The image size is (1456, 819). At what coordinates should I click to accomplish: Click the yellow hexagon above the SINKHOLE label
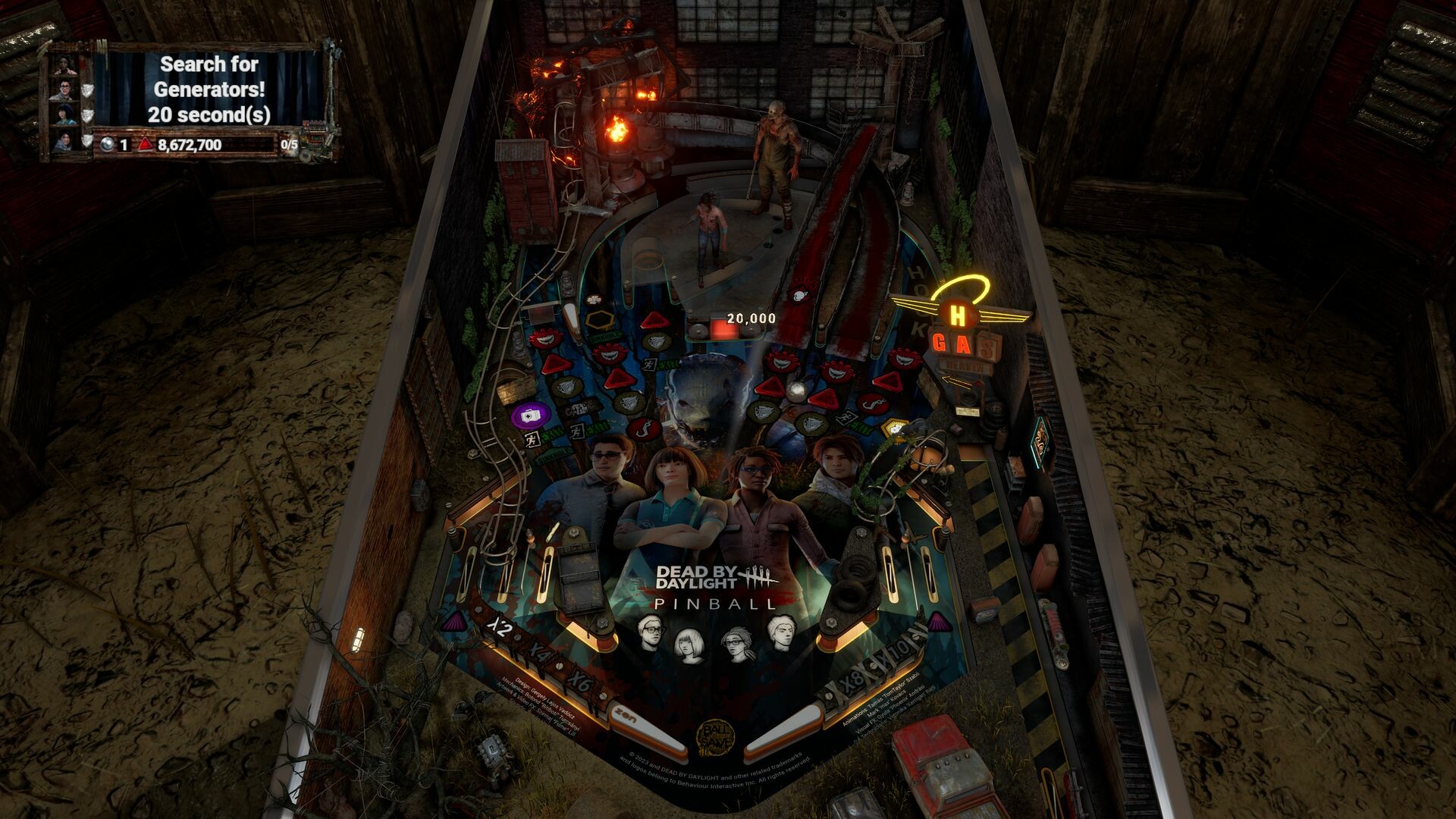[599, 318]
